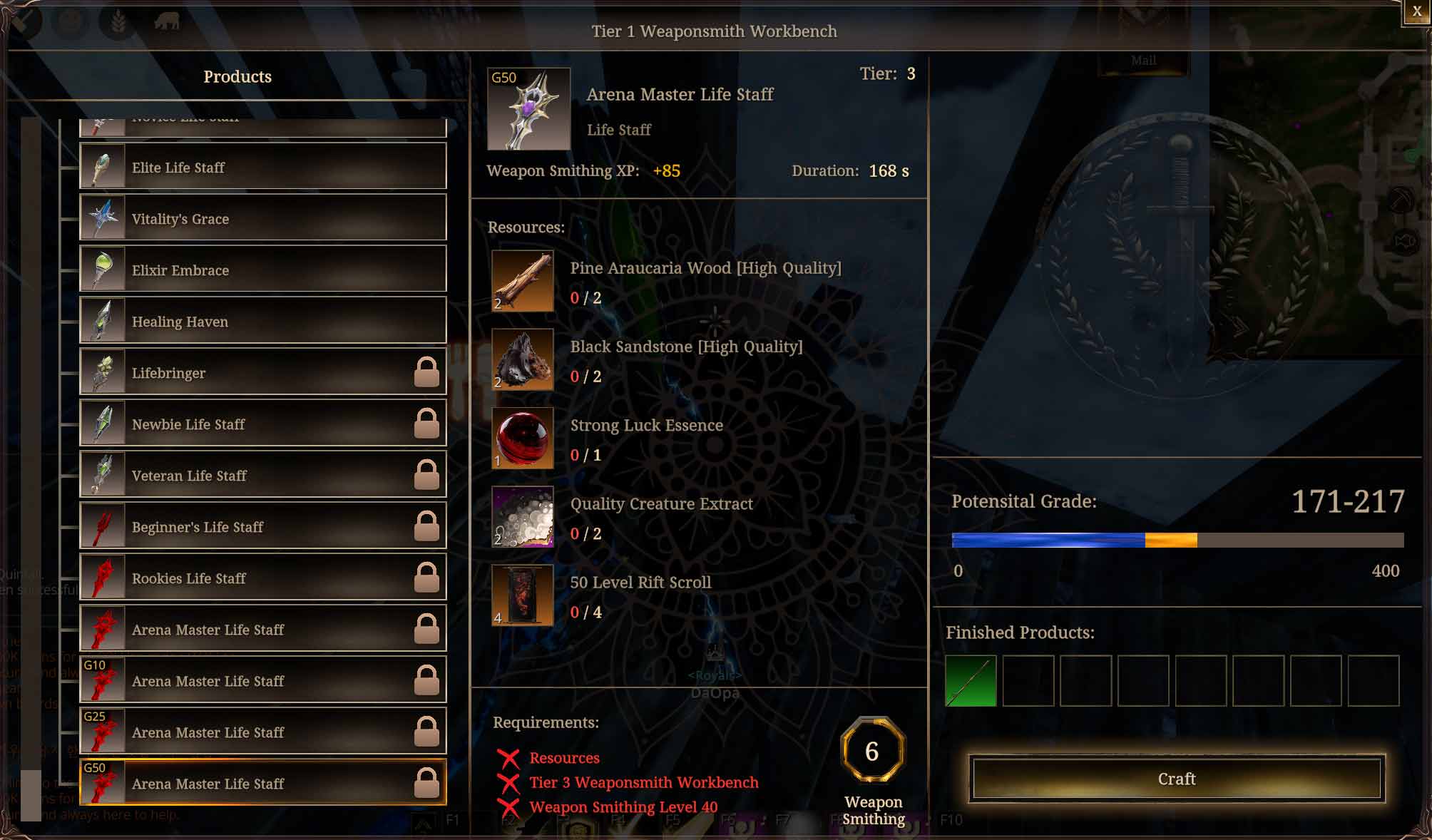Select the Strong Luck Essence icon
The width and height of the screenshot is (1432, 840).
coord(522,439)
